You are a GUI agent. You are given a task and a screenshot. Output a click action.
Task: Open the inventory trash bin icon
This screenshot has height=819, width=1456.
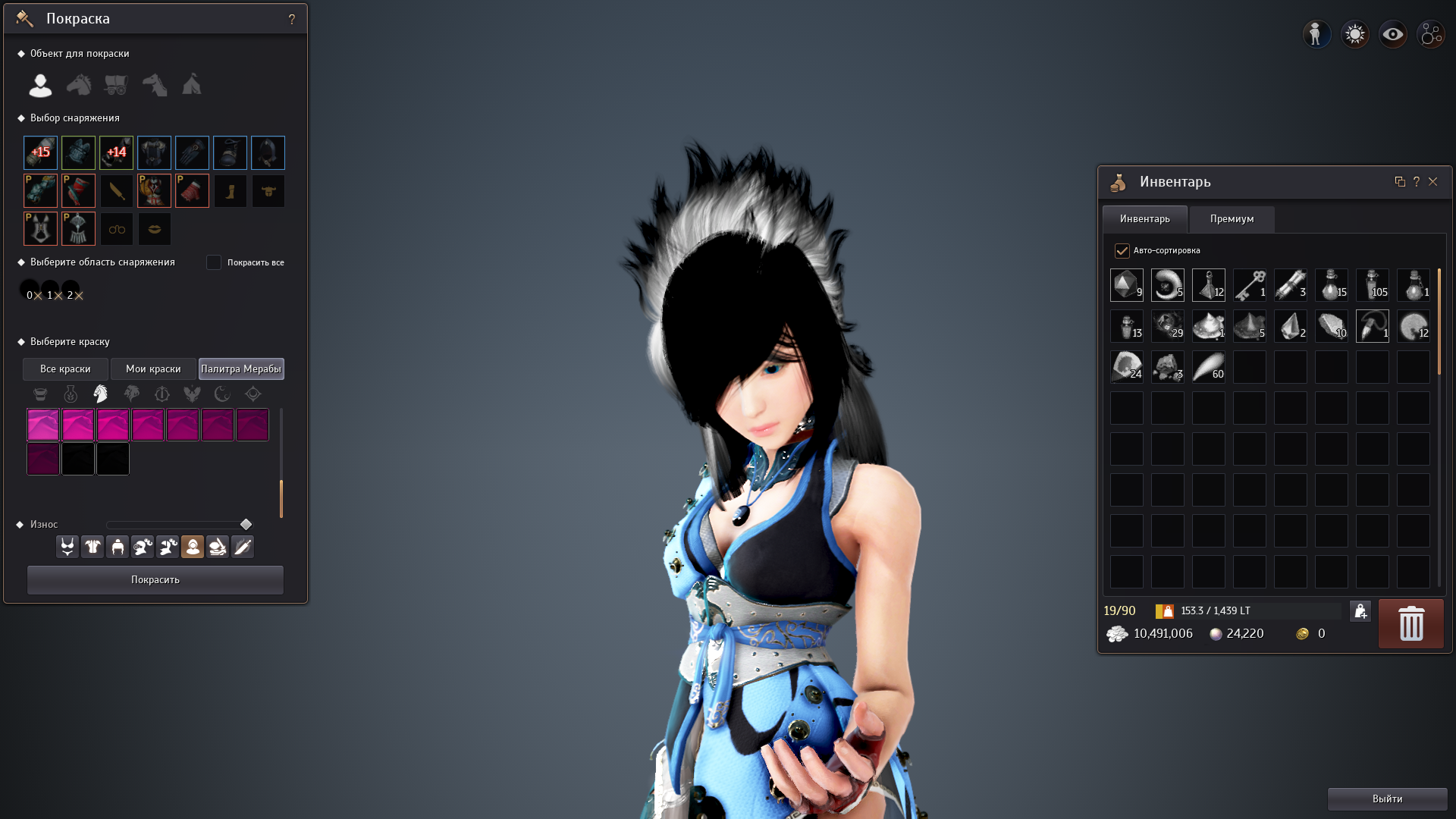[x=1410, y=623]
